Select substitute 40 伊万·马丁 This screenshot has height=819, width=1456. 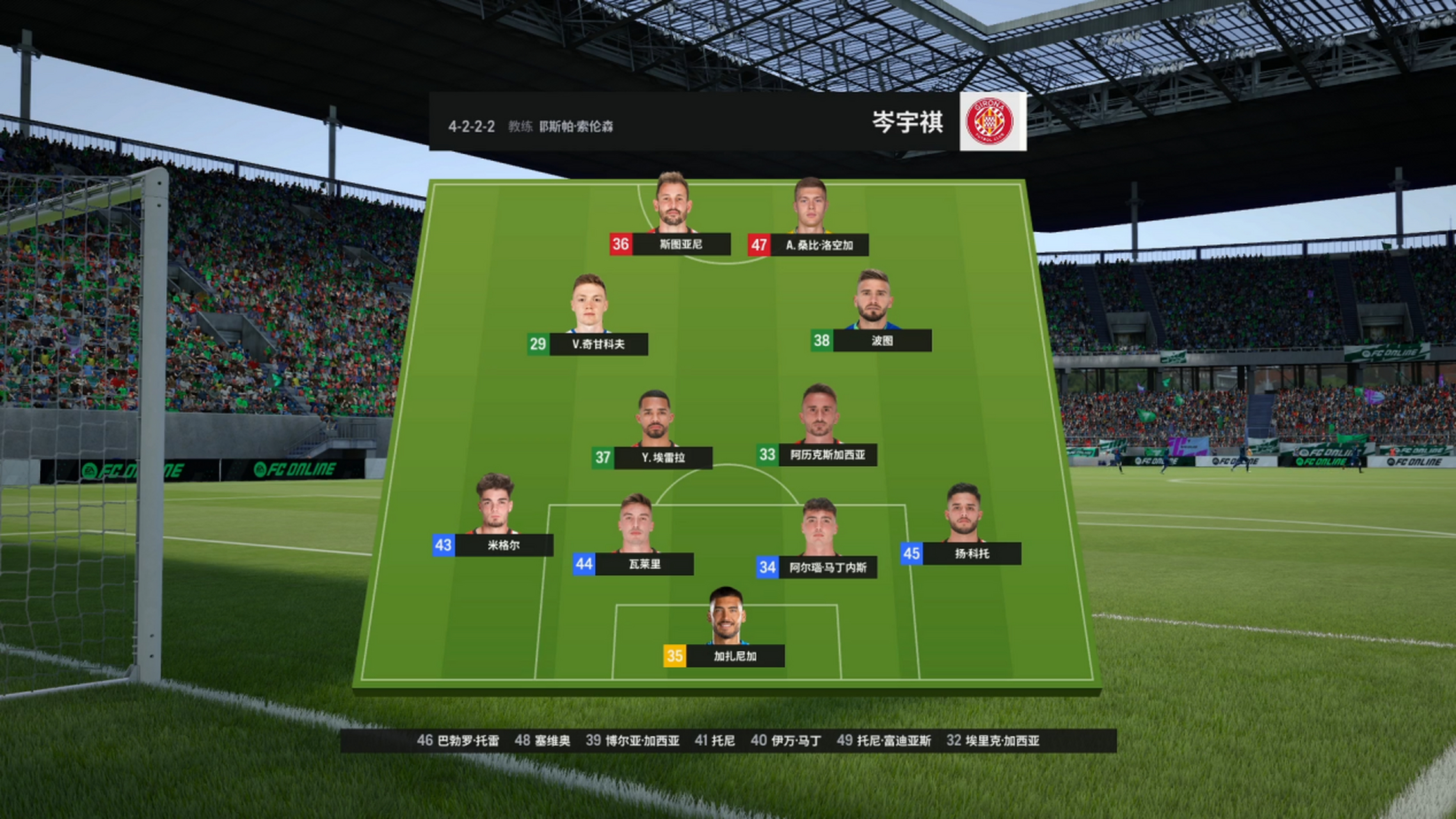click(x=785, y=740)
